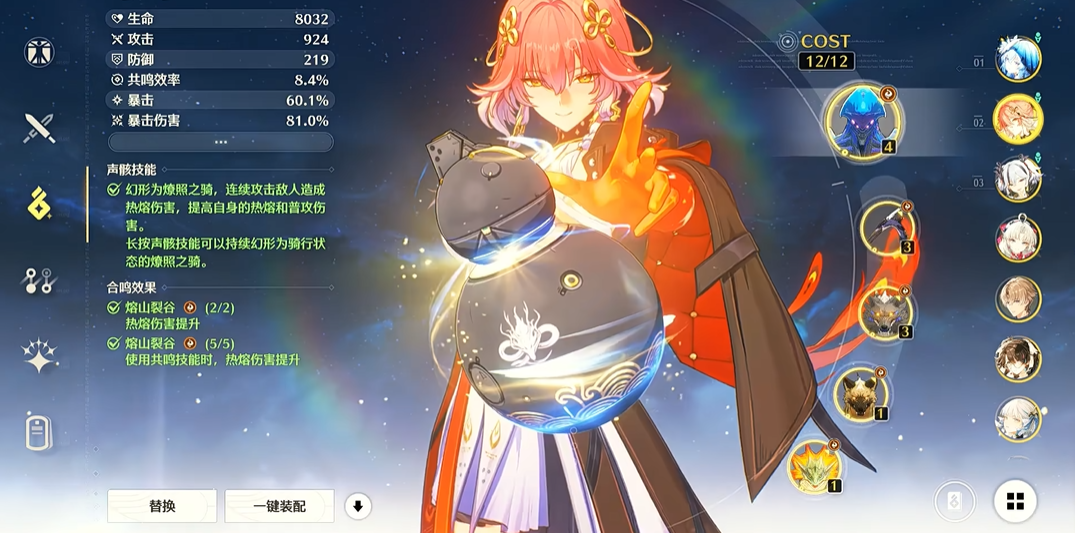The height and width of the screenshot is (533, 1075).
Task: Select the wolf-head cost-3 echo slot
Action: pyautogui.click(x=886, y=309)
